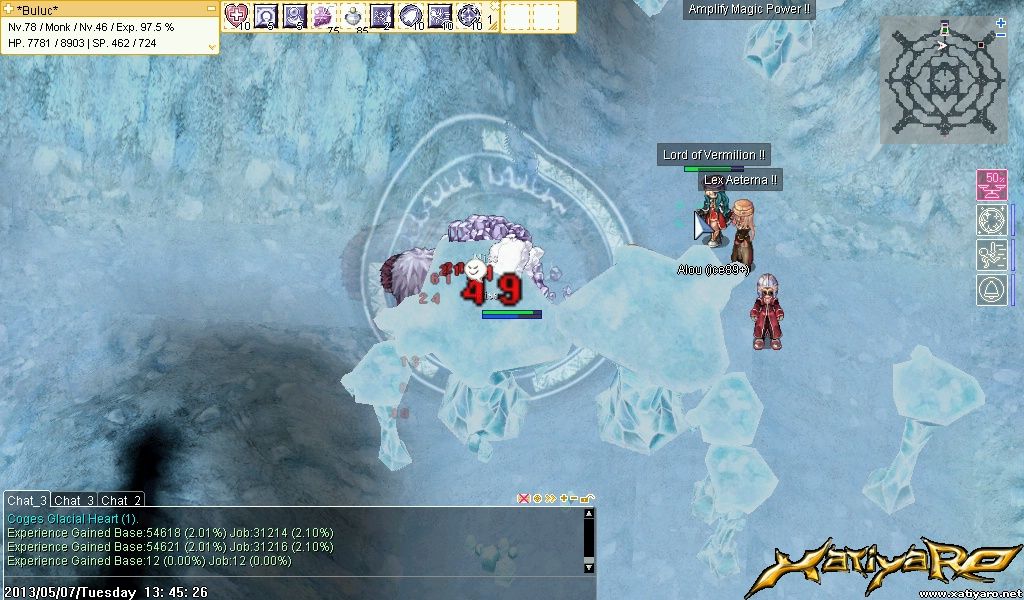Switch to the Chat_2 tab
The height and width of the screenshot is (600, 1024).
click(121, 500)
